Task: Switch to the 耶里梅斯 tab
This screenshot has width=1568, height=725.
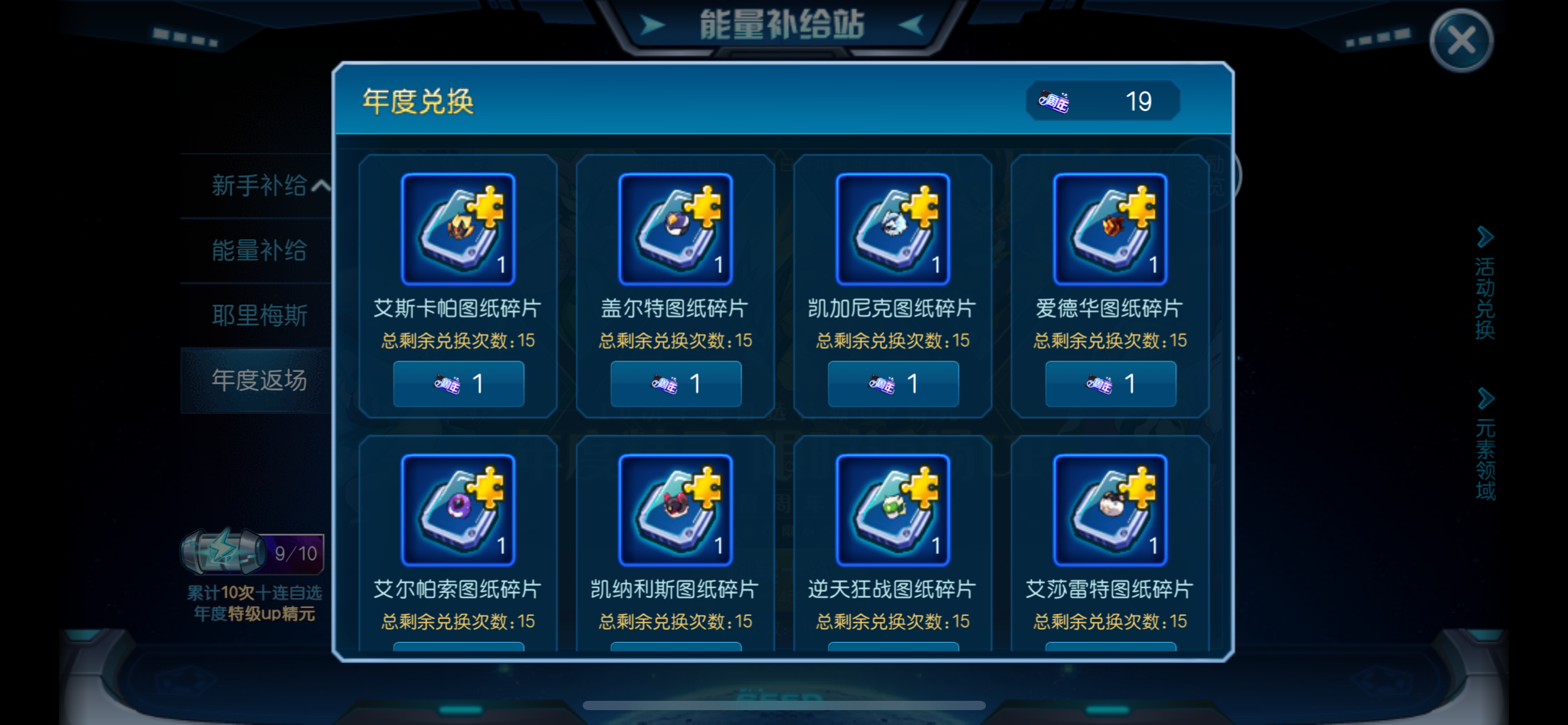Action: 260,315
